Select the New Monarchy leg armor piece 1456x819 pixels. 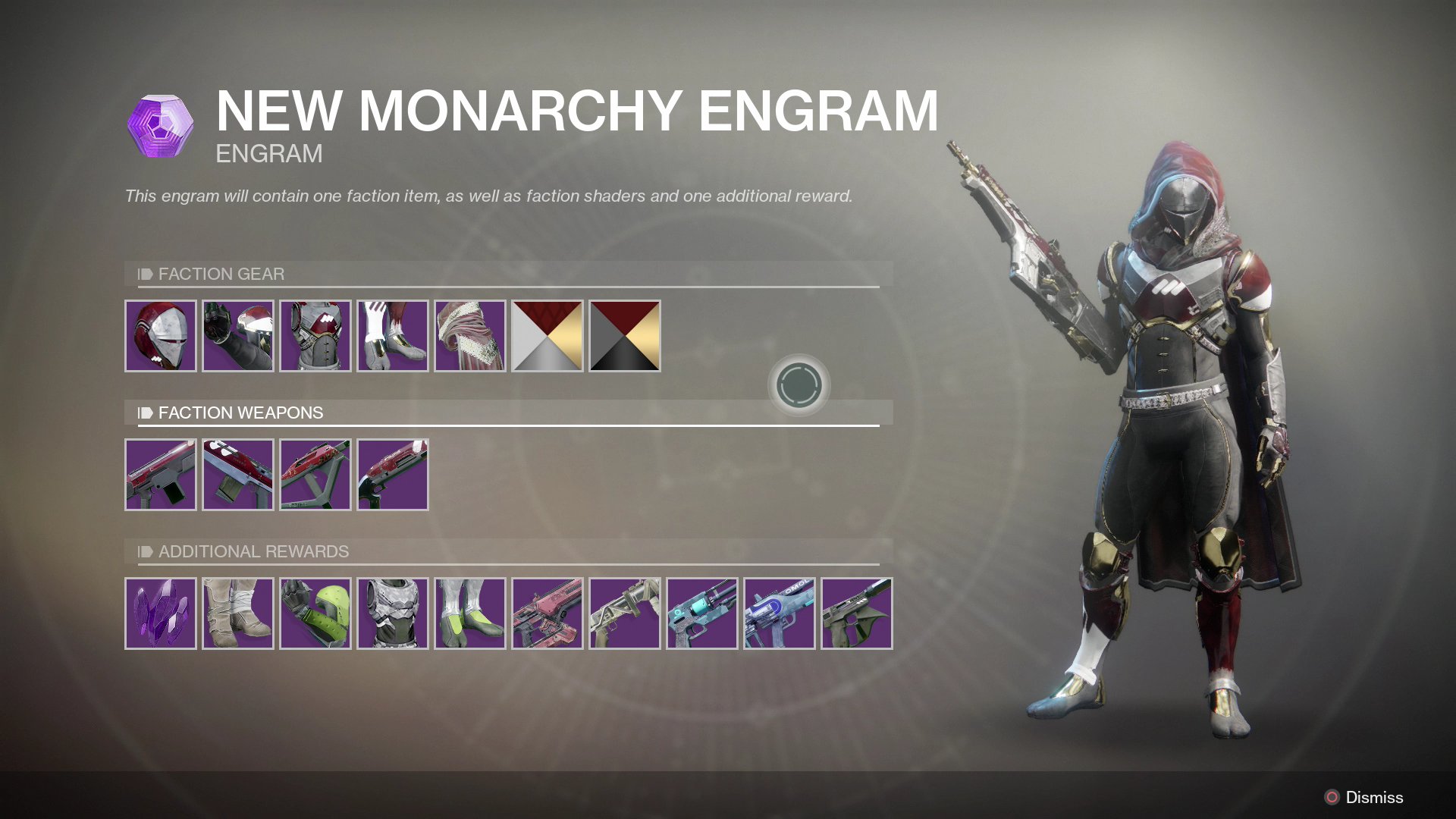coord(392,335)
